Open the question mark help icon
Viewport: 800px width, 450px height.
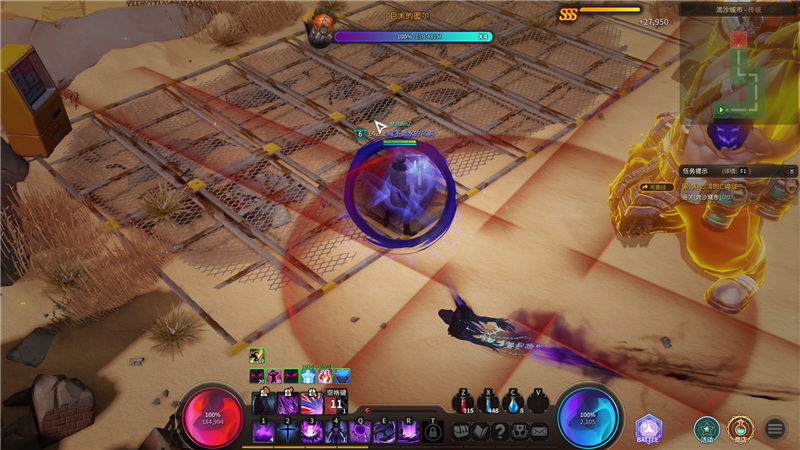pyautogui.click(x=500, y=431)
